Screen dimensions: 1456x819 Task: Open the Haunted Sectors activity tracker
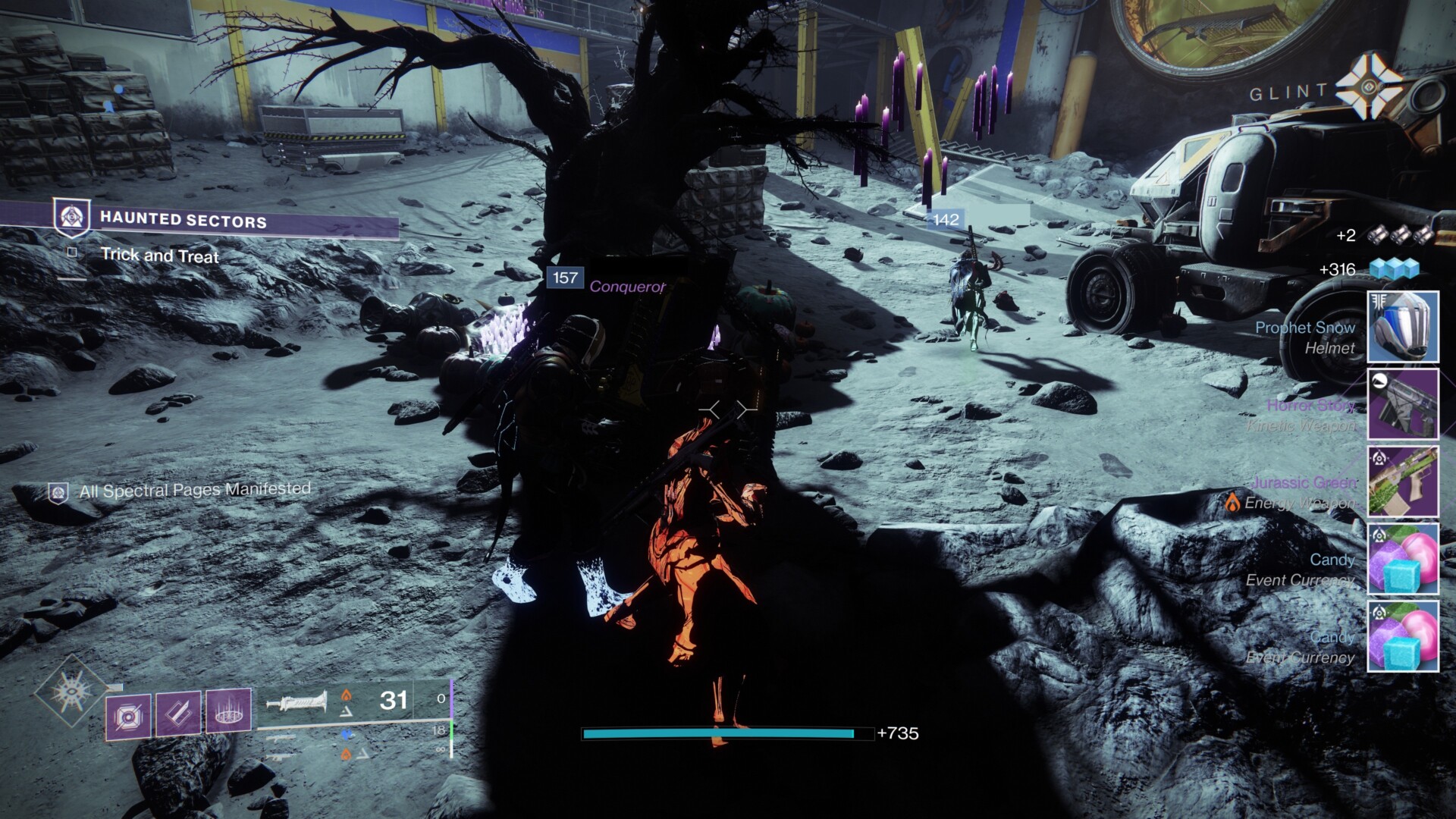click(184, 220)
